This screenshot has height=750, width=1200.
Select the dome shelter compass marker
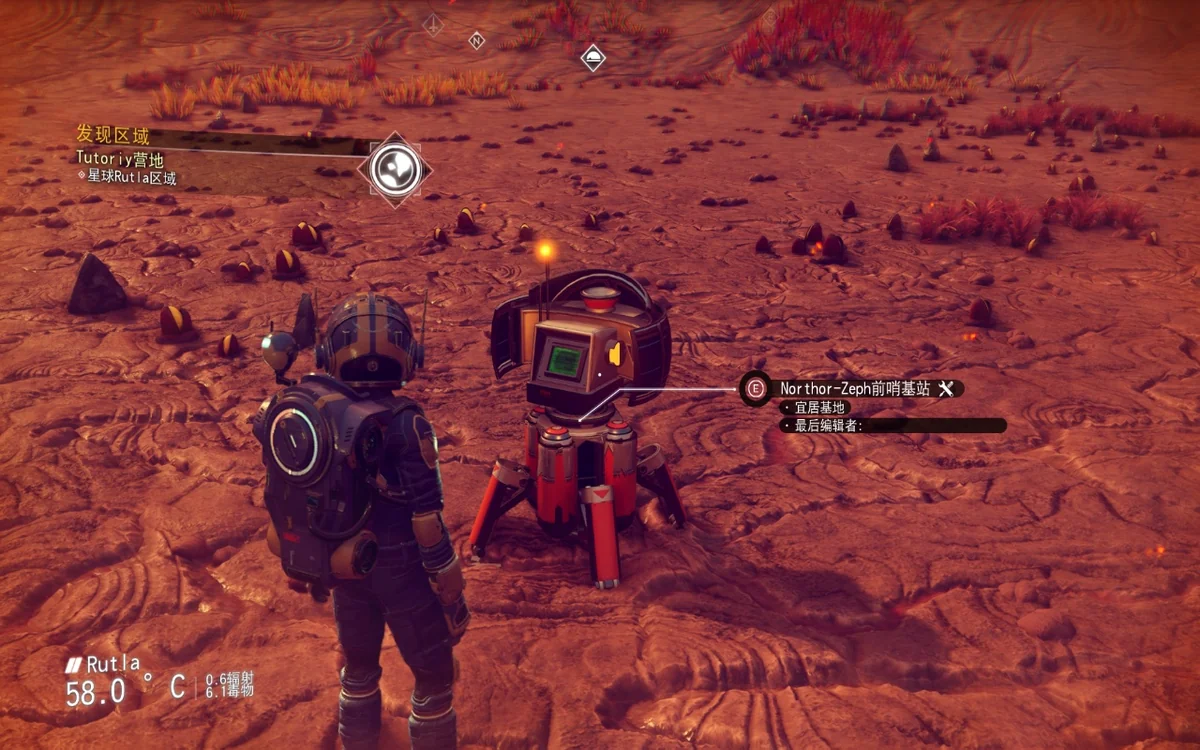(x=593, y=56)
